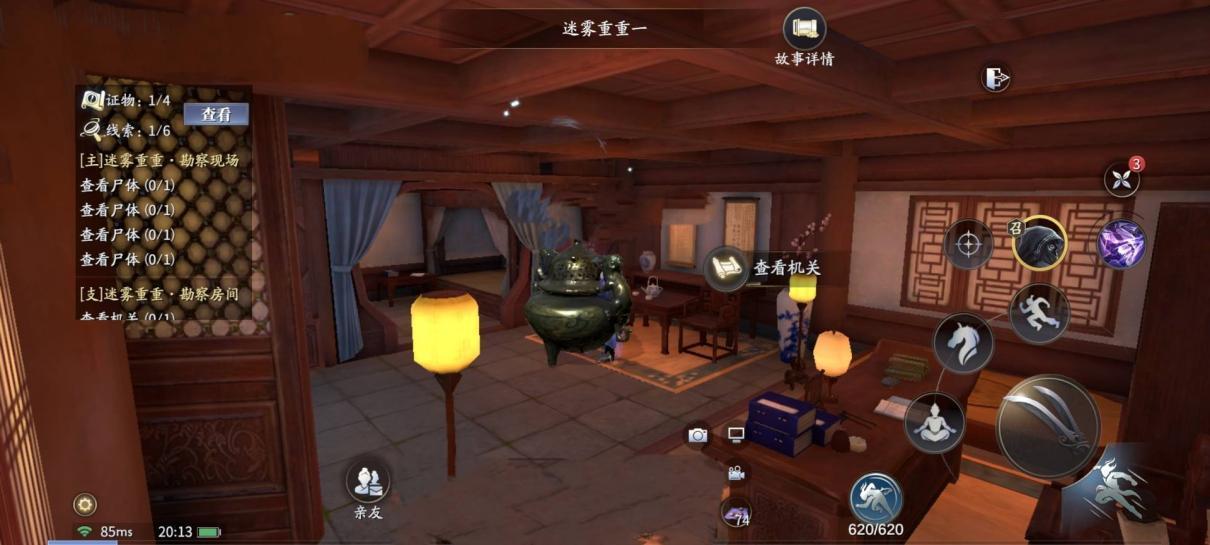Attack with the curved blade button

(1048, 426)
